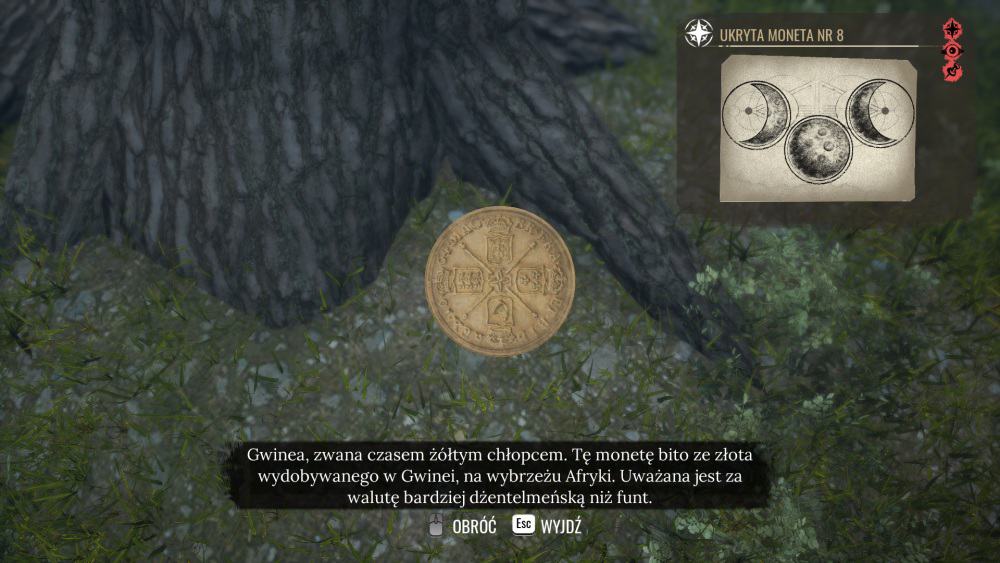1000x563 pixels.
Task: Click the compass star icon beside the objective
Action: (x=698, y=34)
